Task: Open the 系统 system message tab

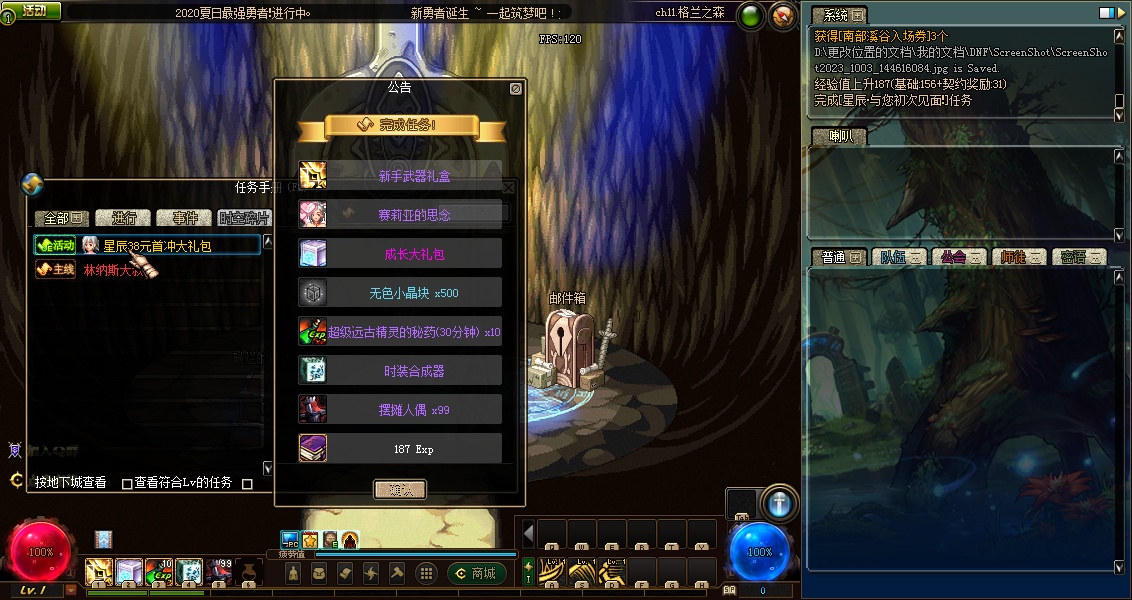Action: [x=838, y=16]
